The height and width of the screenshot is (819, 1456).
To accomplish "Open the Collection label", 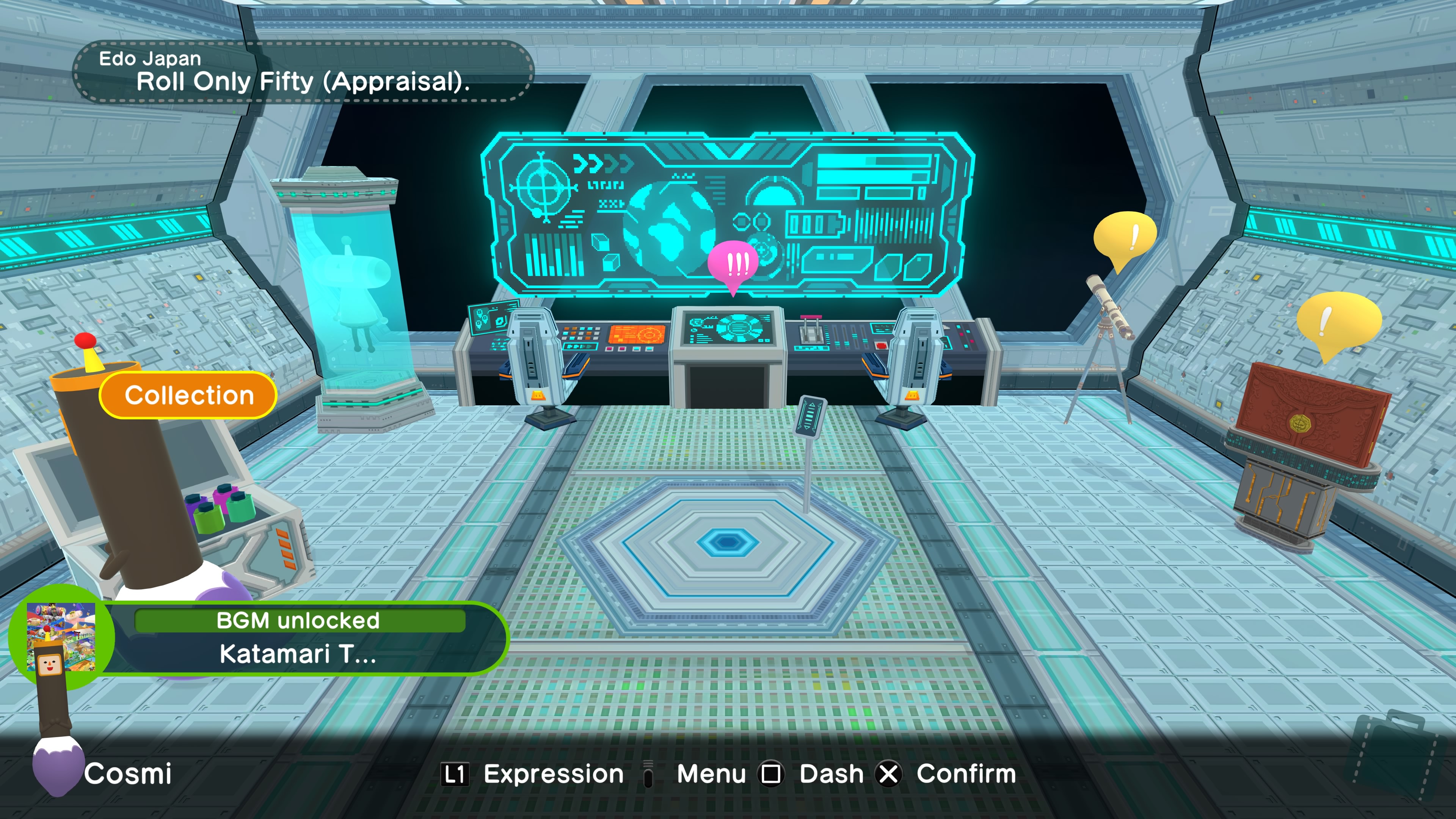I will click(188, 395).
